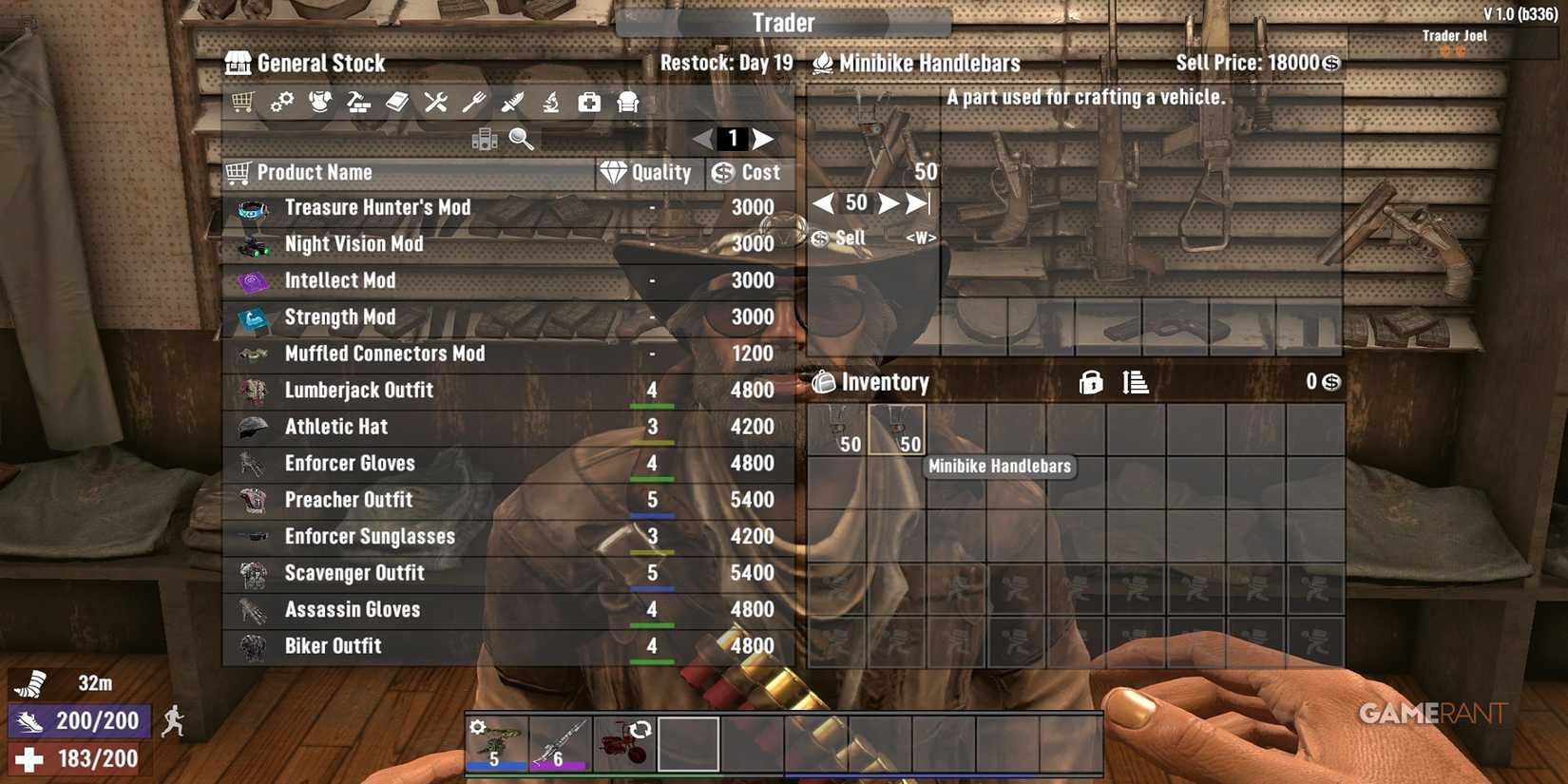Select the building blocks category filter
The height and width of the screenshot is (784, 1568).
tap(359, 102)
